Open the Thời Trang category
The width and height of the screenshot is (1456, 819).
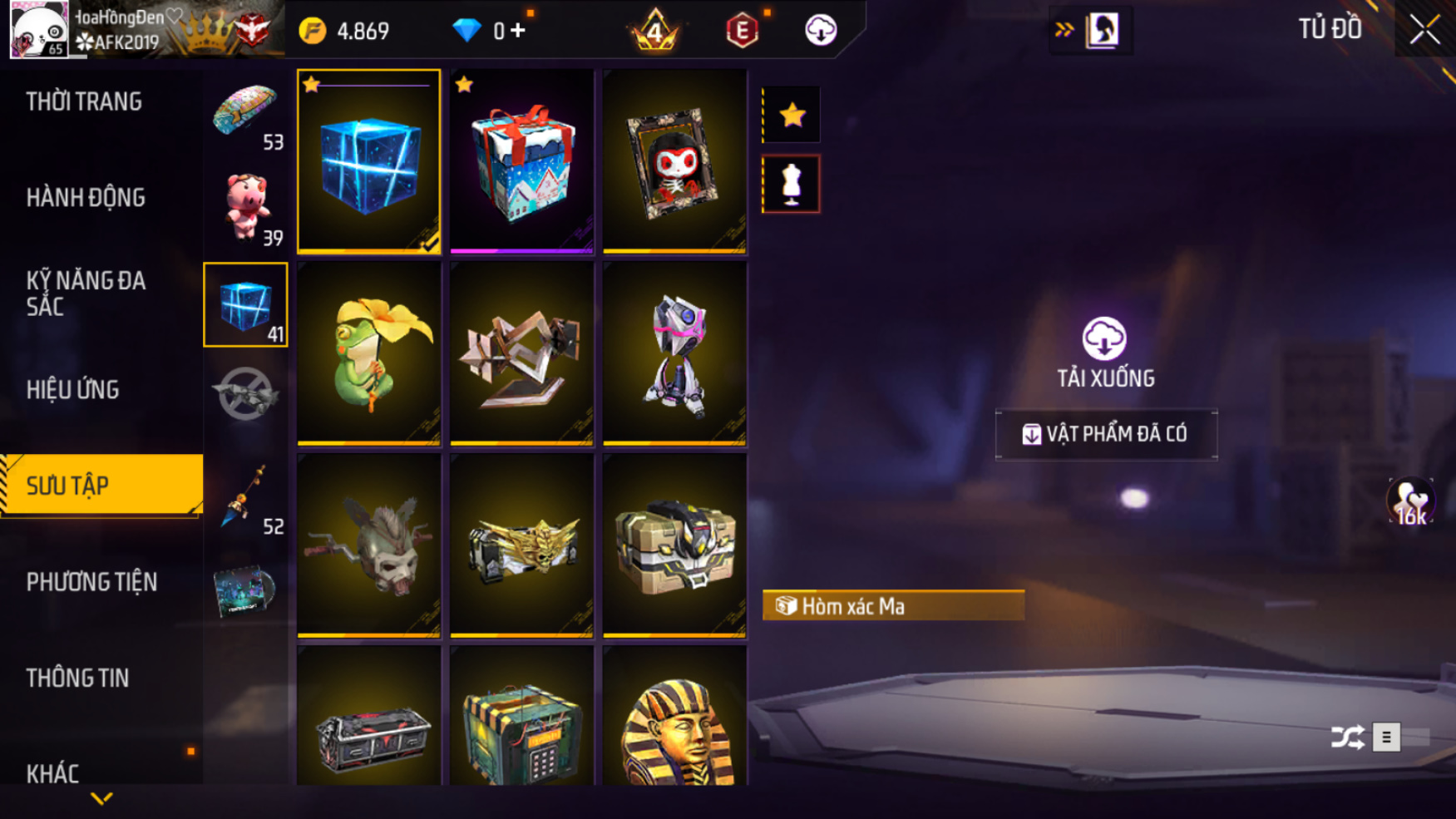click(84, 101)
